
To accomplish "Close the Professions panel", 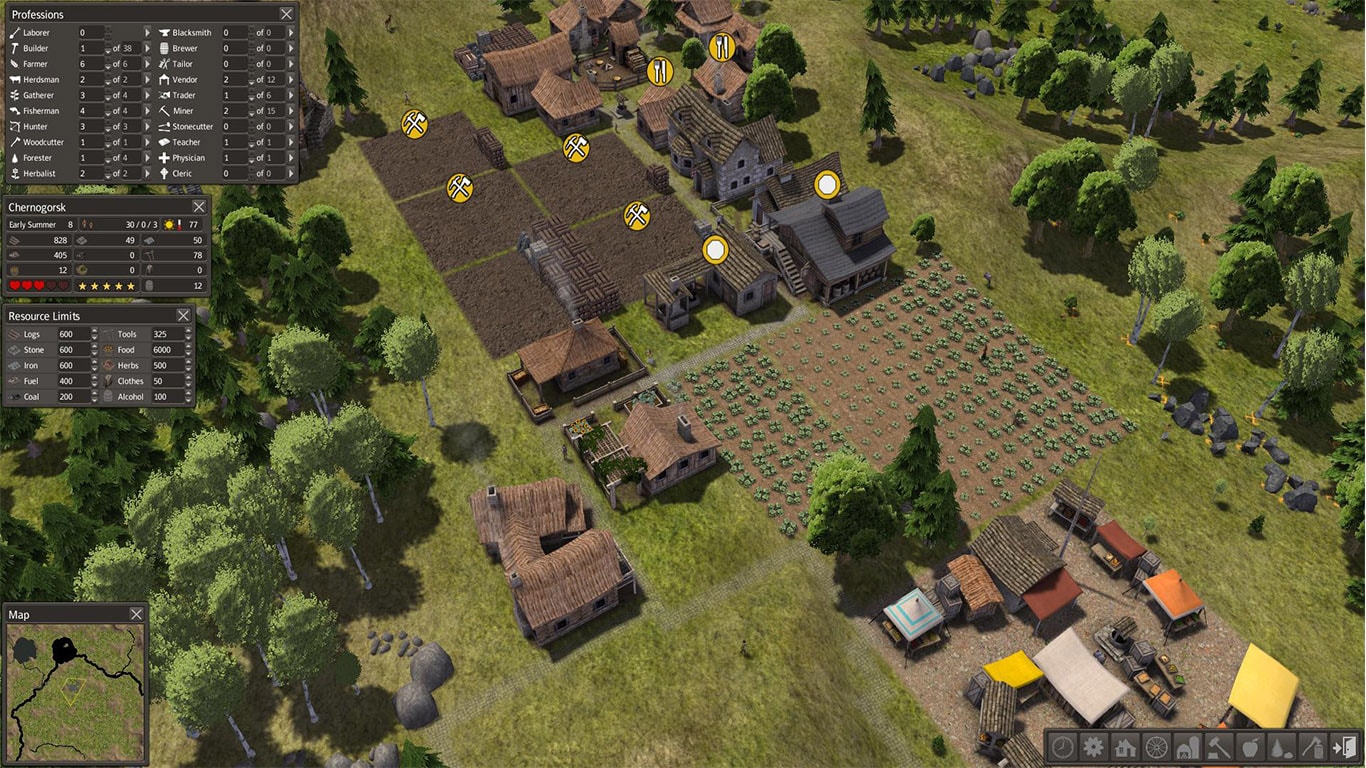I will coord(287,14).
